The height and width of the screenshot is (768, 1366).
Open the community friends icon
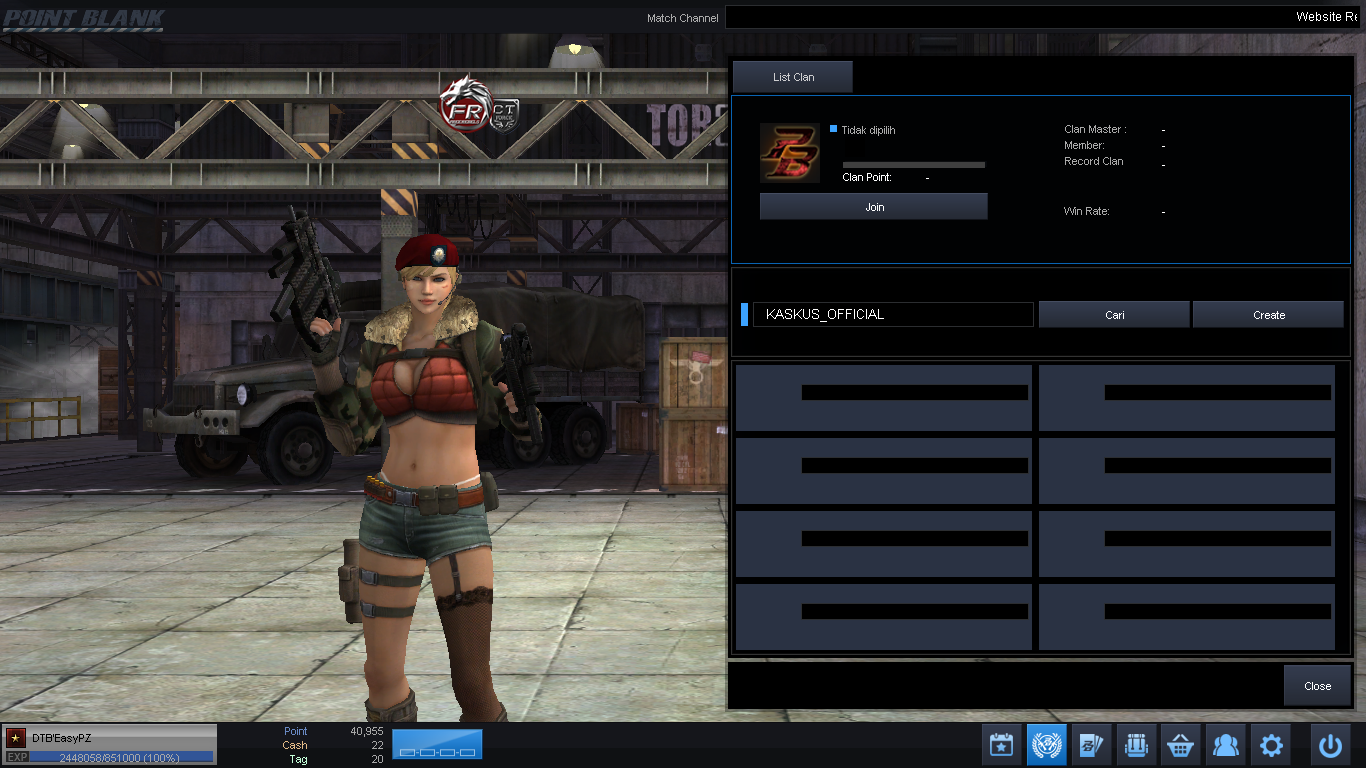click(x=1225, y=744)
